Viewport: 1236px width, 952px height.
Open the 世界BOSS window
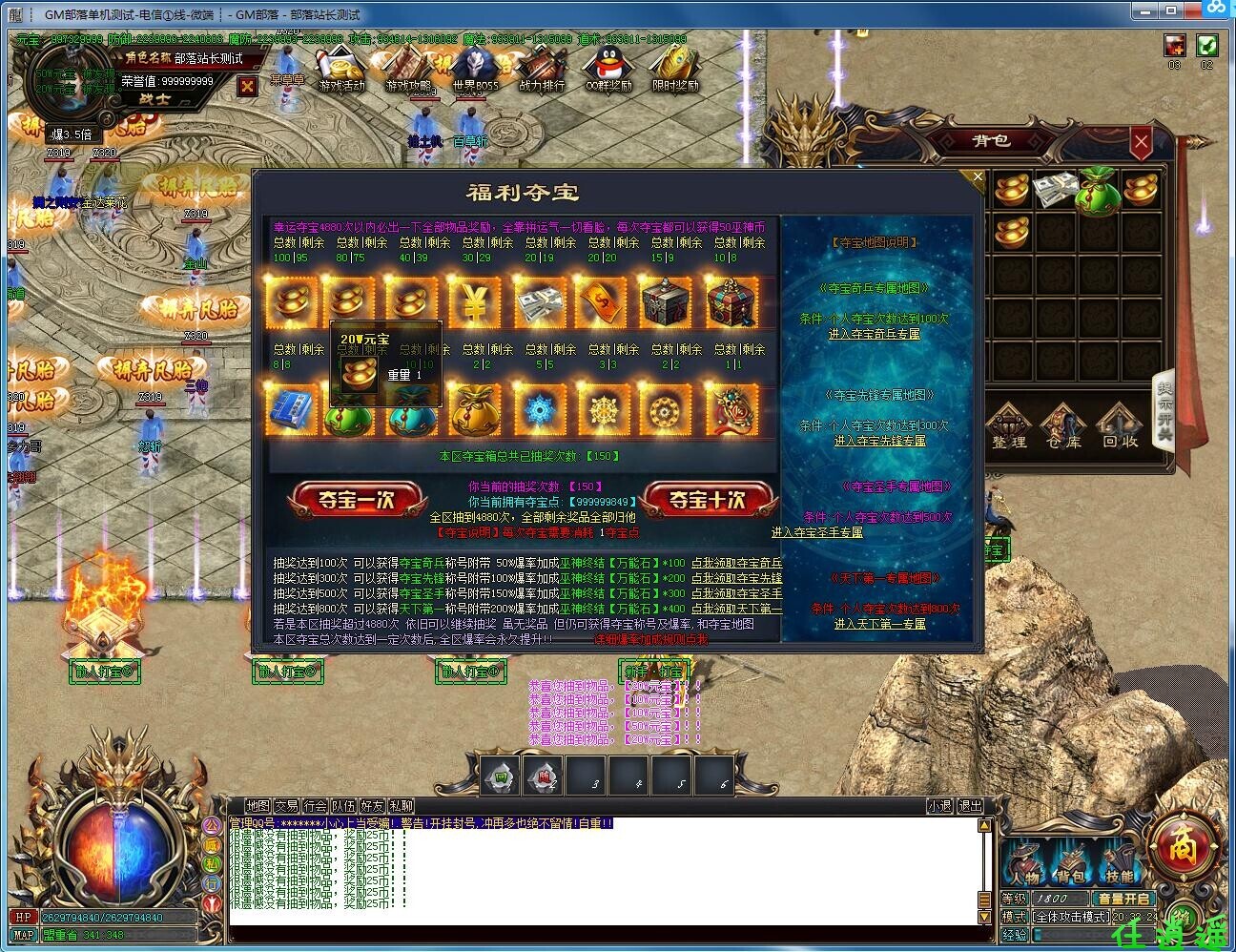tap(474, 69)
